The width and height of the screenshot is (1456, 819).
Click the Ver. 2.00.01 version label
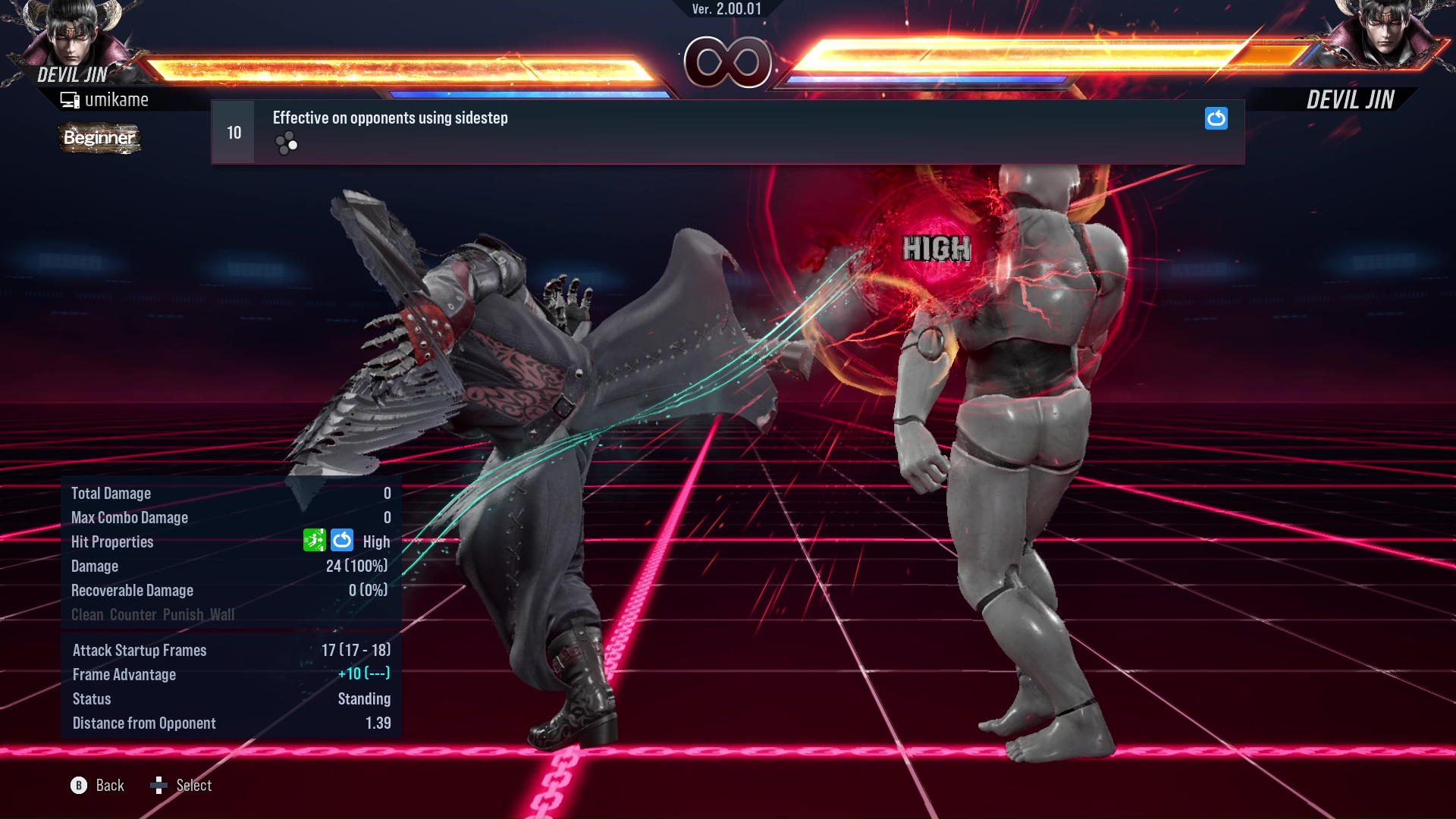coord(726,9)
